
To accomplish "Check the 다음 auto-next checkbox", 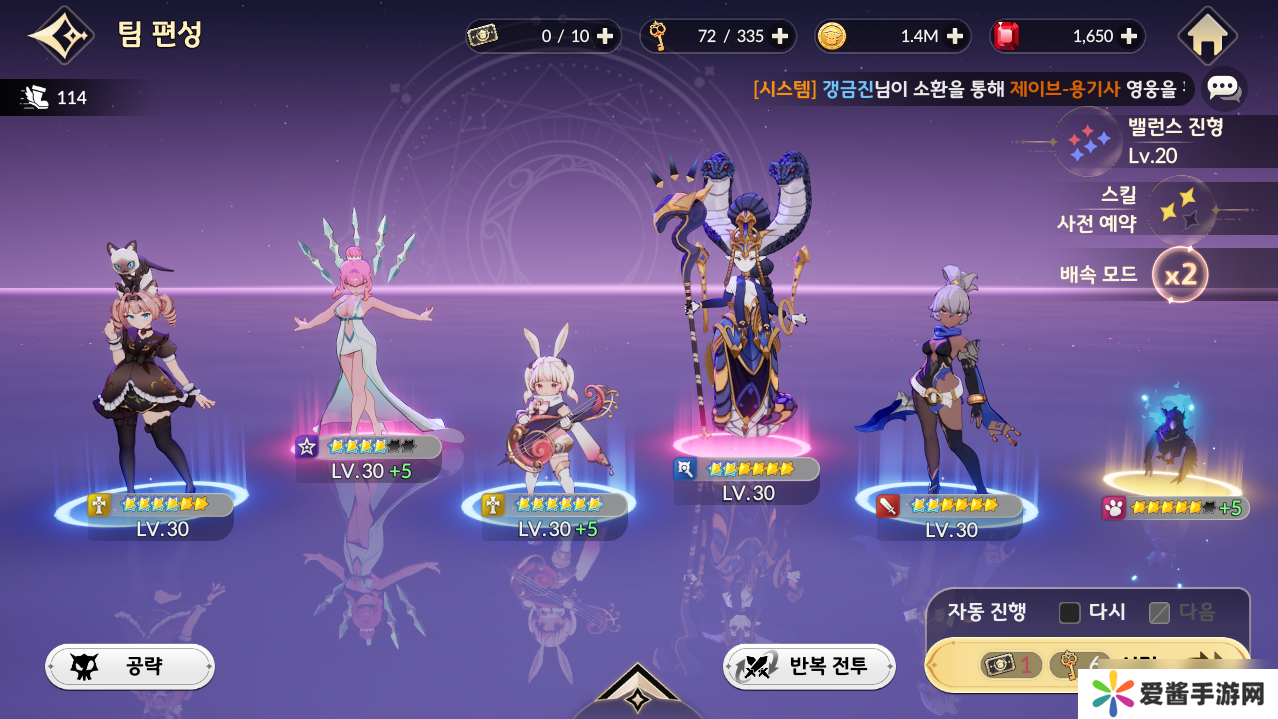I will tap(1160, 612).
